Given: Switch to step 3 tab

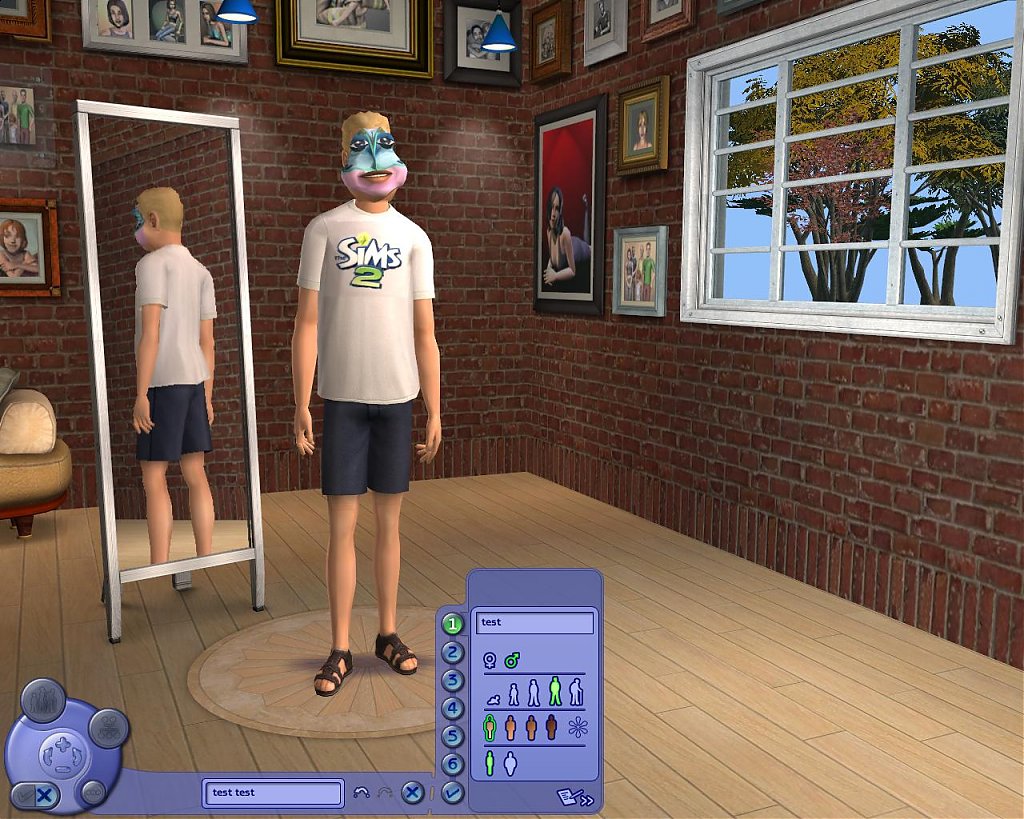Looking at the screenshot, I should pyautogui.click(x=453, y=681).
